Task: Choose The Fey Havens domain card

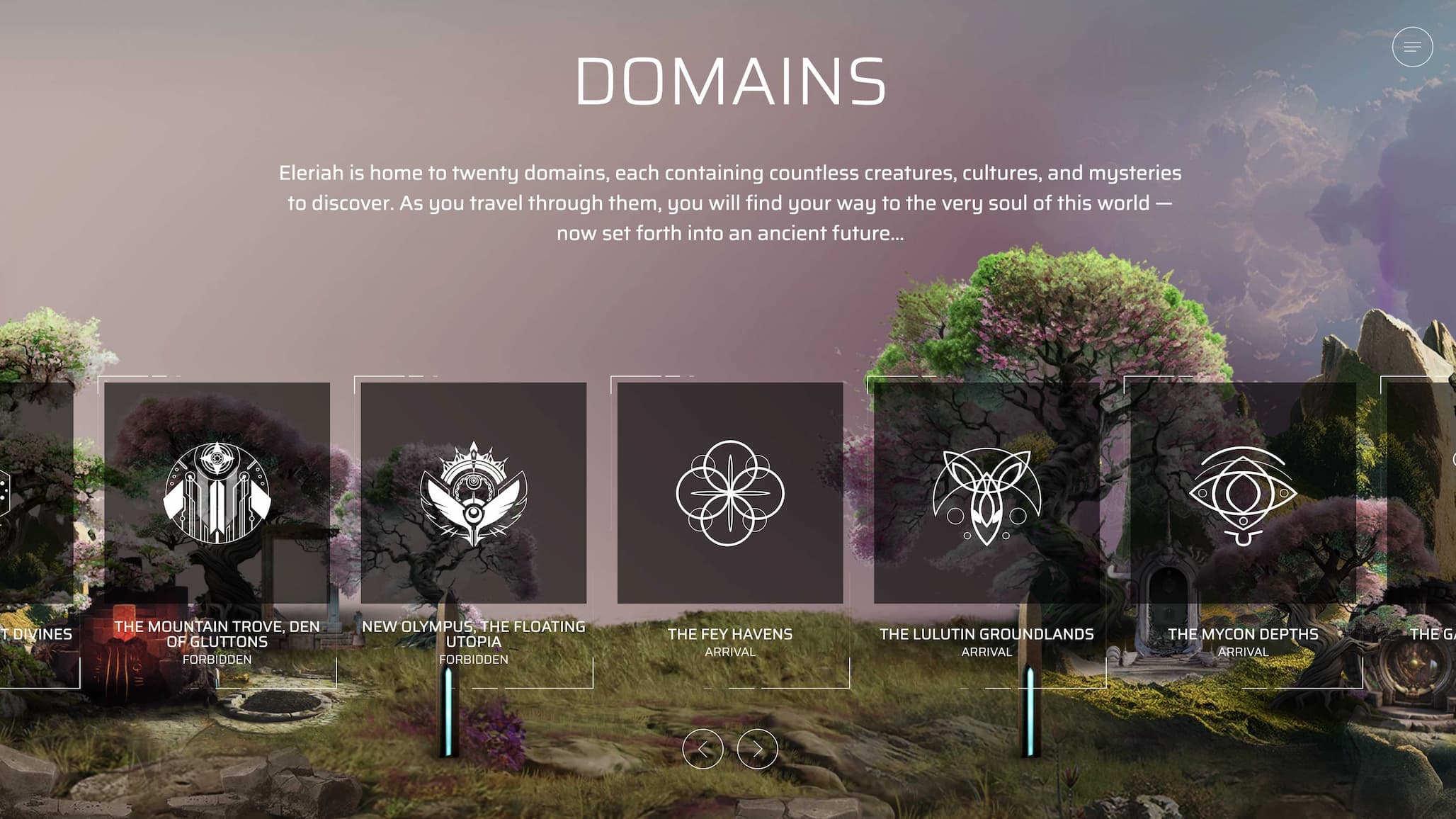Action: [x=729, y=493]
